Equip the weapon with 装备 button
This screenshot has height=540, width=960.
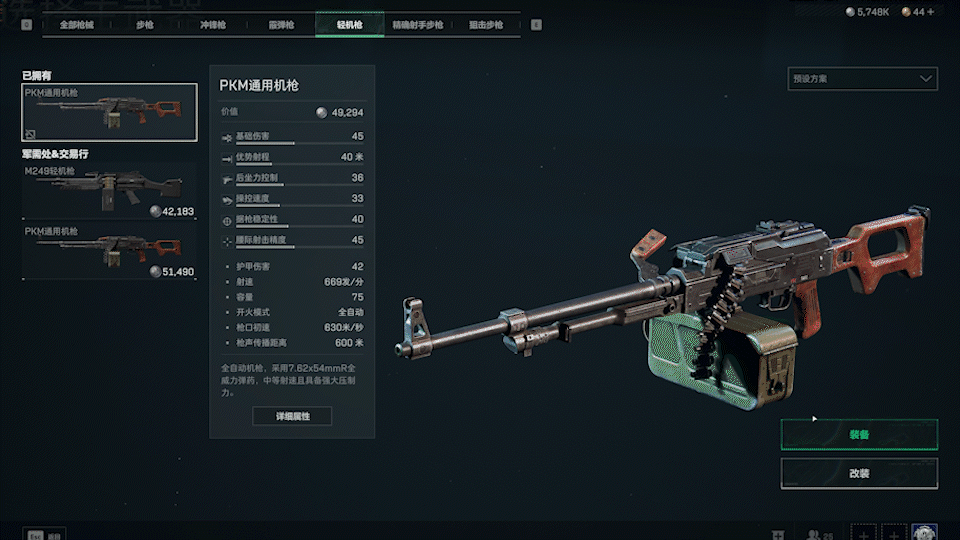859,435
